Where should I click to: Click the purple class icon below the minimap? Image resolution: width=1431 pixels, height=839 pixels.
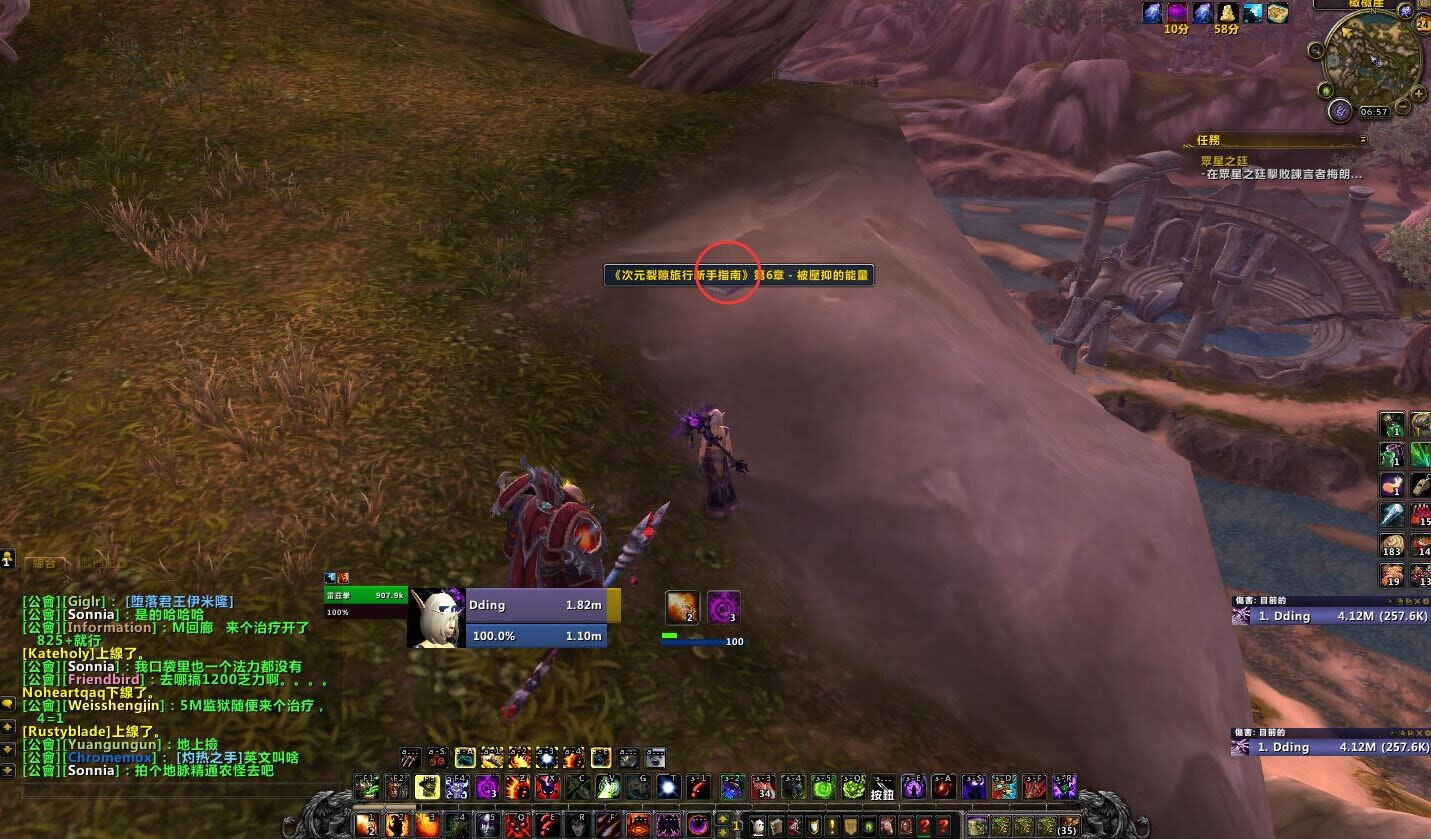tap(1340, 110)
